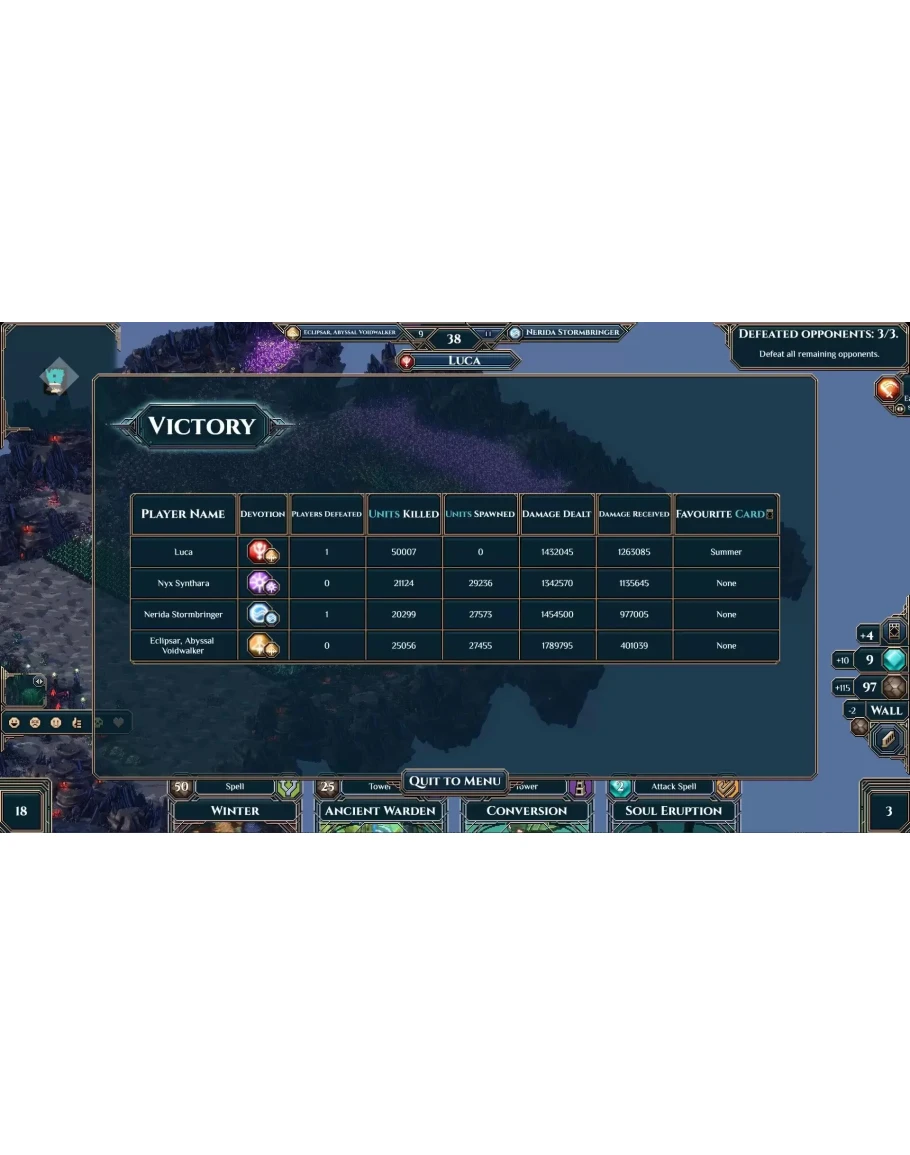This screenshot has width=910, height=1155.
Task: Click the card deck icon beside +4
Action: (x=894, y=633)
